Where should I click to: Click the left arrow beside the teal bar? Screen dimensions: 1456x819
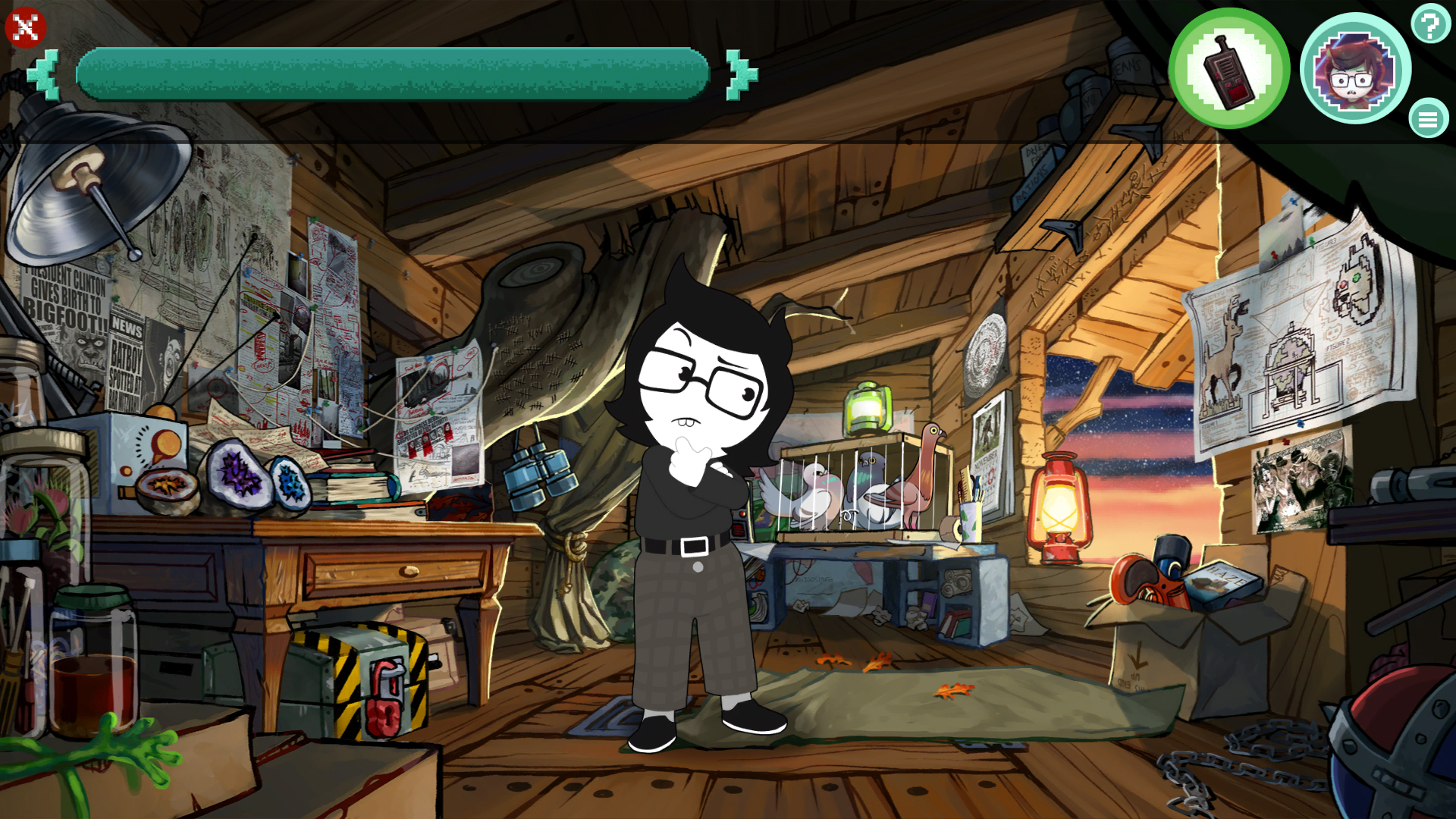[x=44, y=74]
